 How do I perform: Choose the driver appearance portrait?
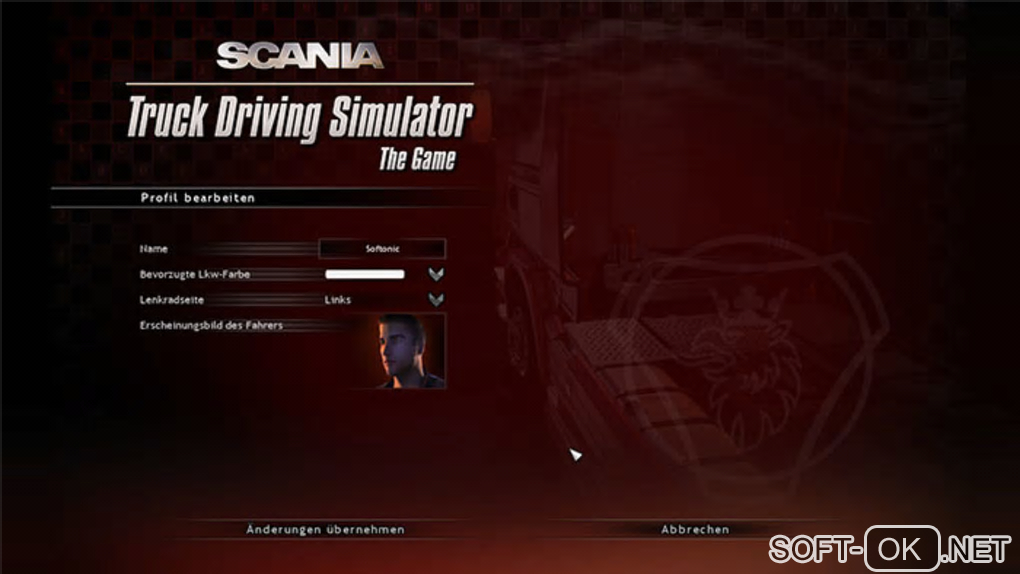point(411,351)
